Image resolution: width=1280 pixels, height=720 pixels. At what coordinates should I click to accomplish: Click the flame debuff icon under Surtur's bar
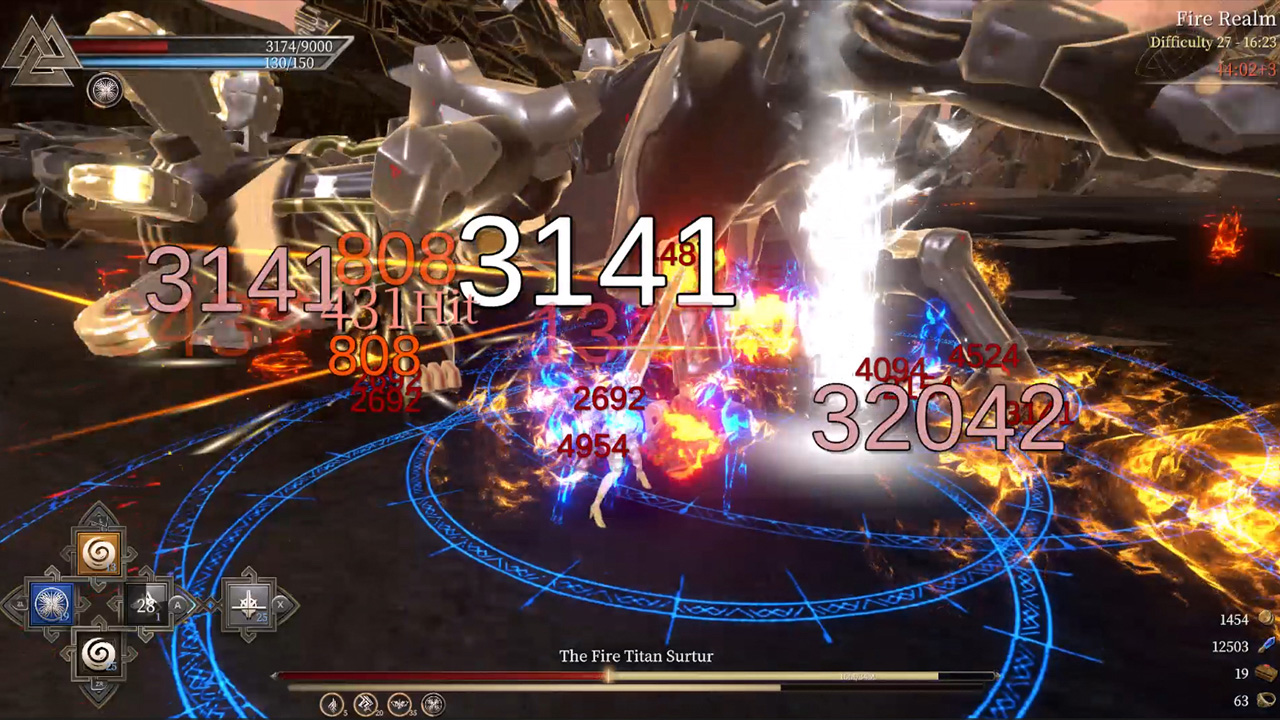pyautogui.click(x=332, y=703)
